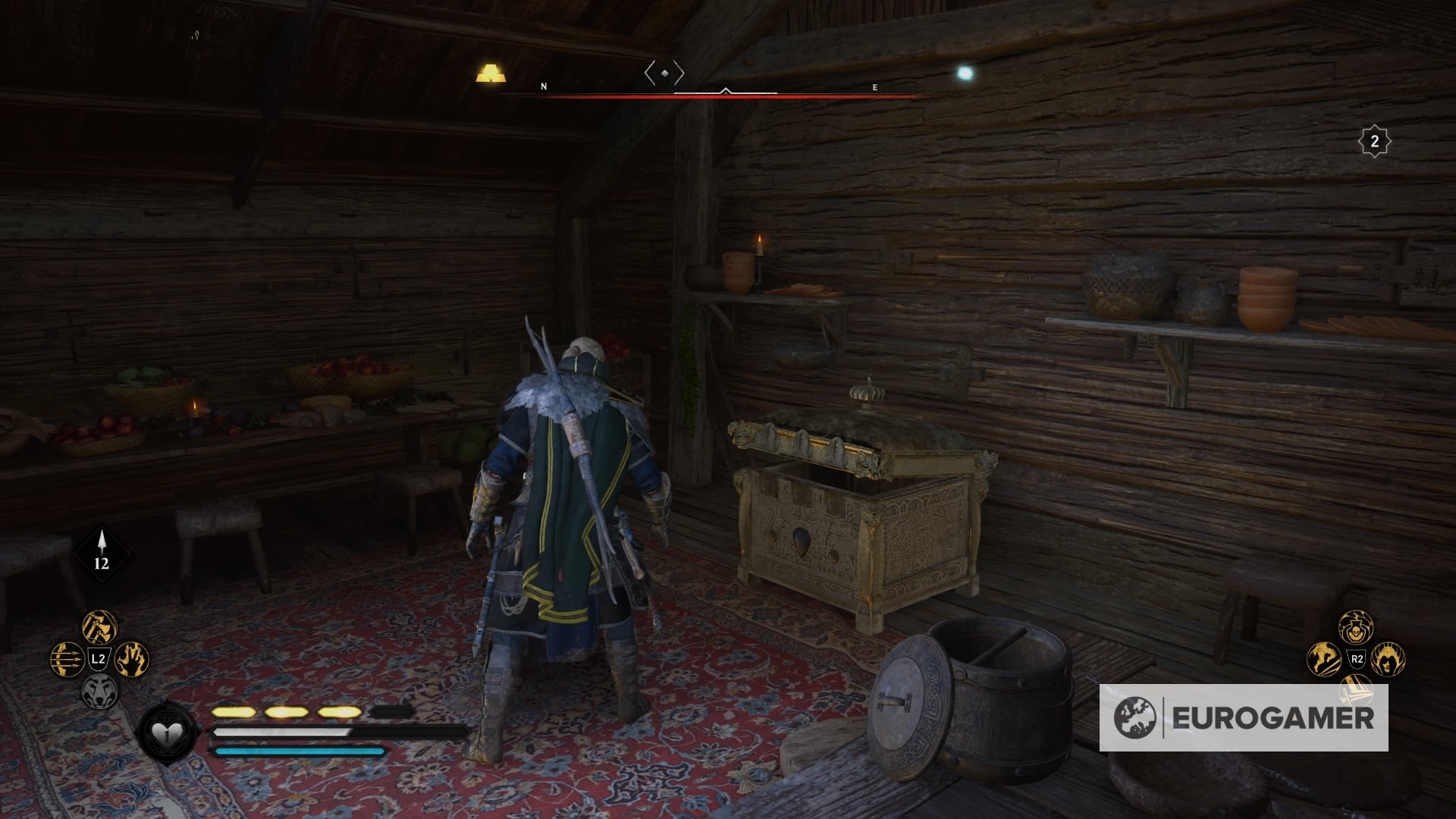Select the skull rush ability icon above R2

[1357, 627]
